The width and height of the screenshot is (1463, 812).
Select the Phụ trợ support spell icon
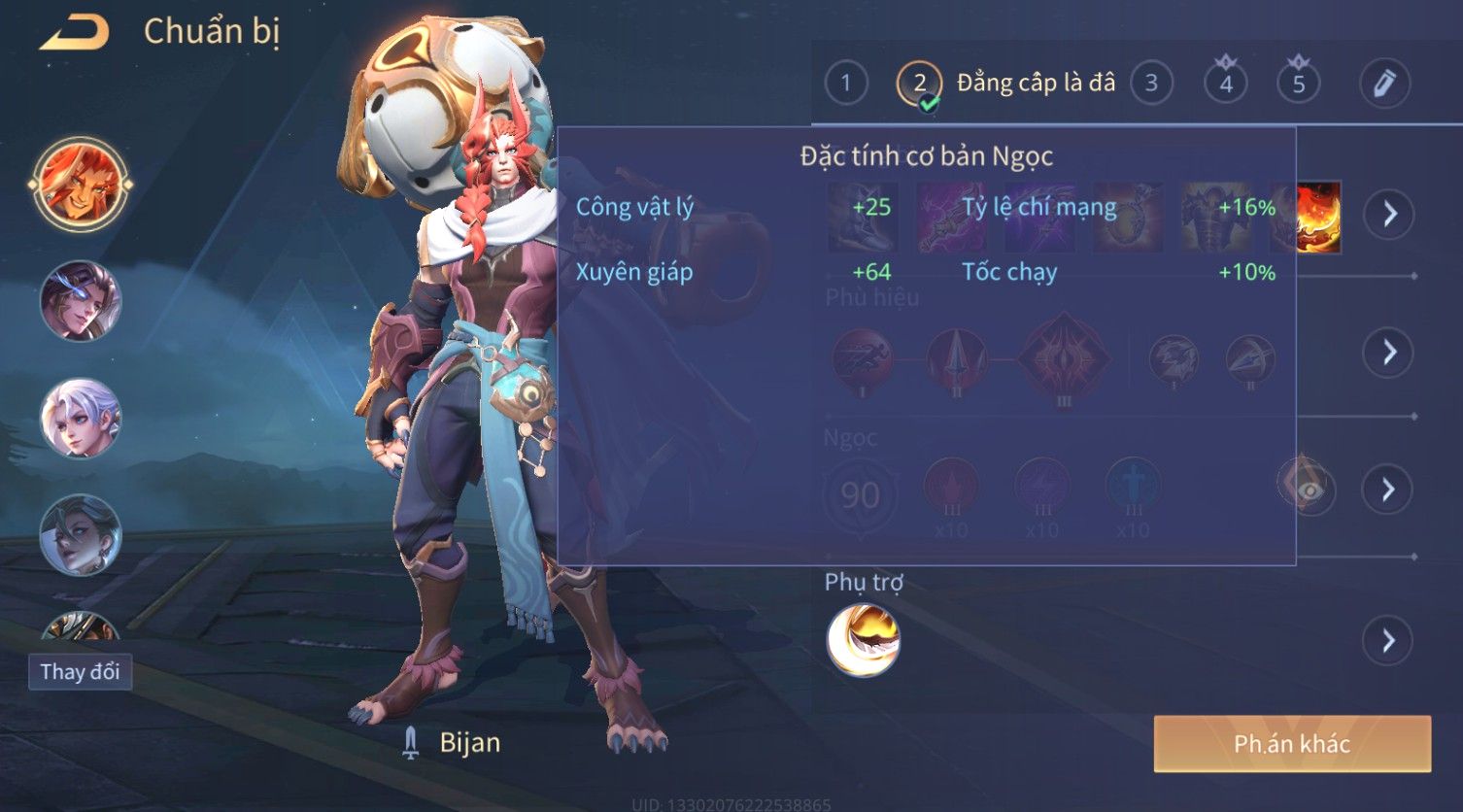tap(863, 640)
